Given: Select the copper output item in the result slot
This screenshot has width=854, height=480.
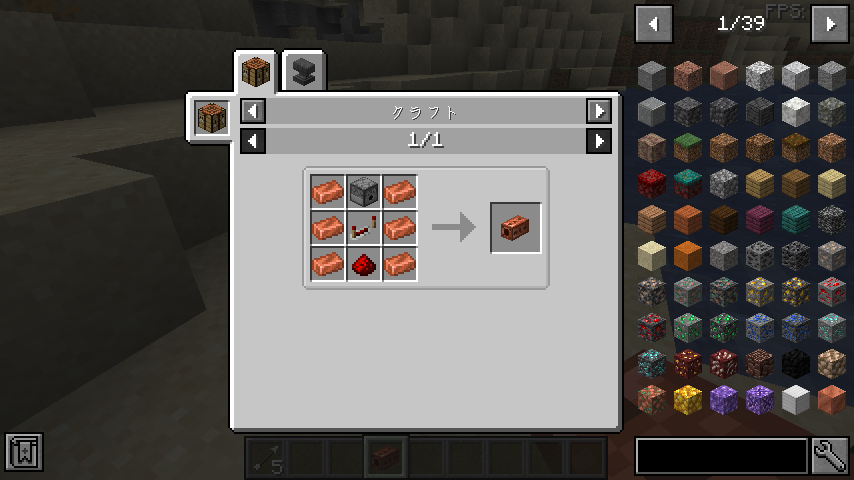Looking at the screenshot, I should point(515,228).
